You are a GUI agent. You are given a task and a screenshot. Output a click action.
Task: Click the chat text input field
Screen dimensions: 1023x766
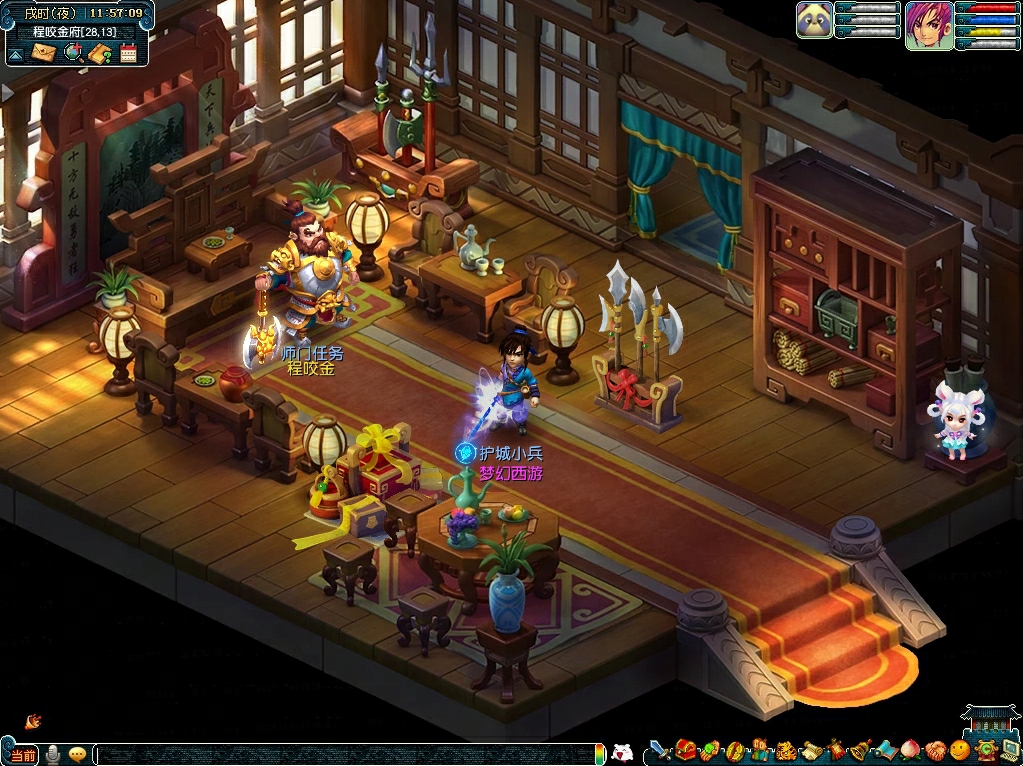point(340,754)
